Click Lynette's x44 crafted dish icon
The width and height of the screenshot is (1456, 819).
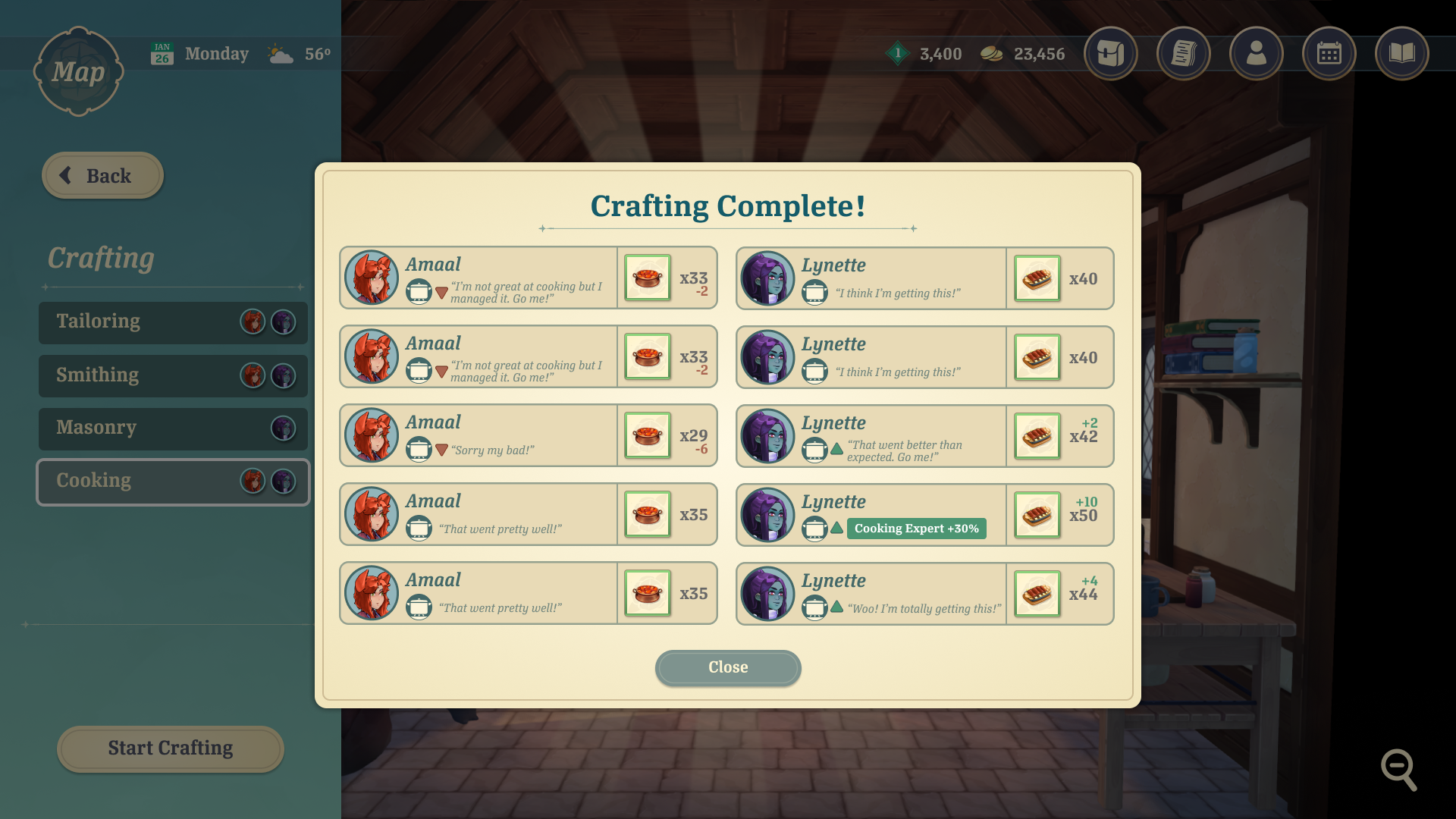tap(1037, 594)
